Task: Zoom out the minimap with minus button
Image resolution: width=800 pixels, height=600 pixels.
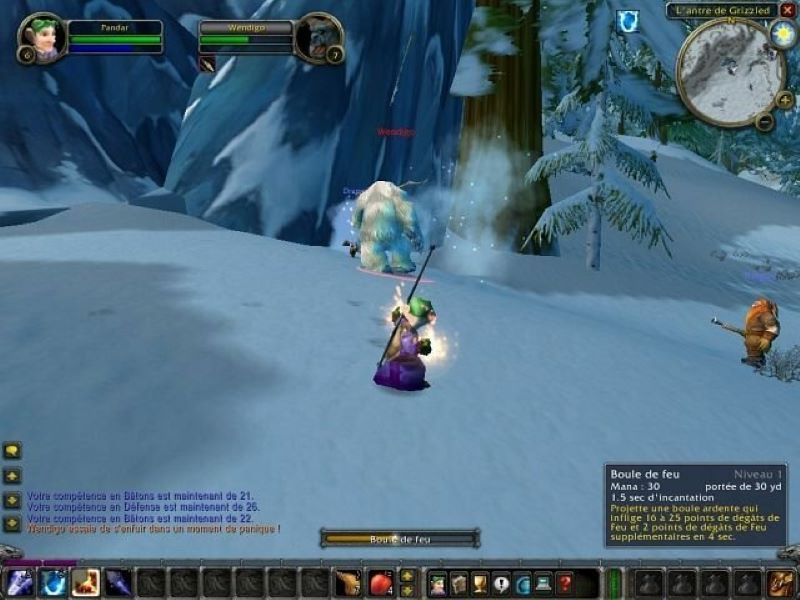Action: pos(764,122)
